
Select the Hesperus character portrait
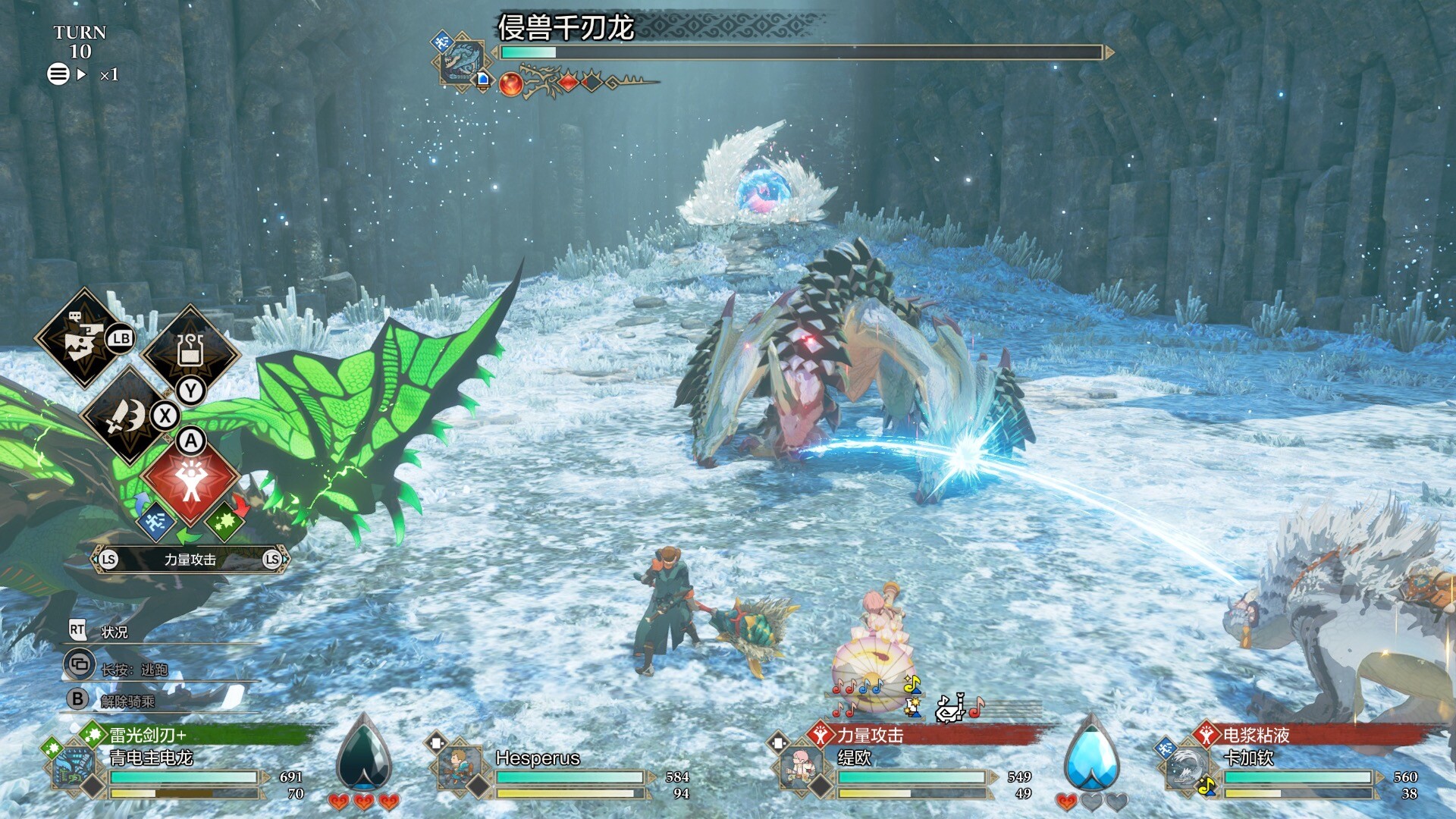coord(459,768)
